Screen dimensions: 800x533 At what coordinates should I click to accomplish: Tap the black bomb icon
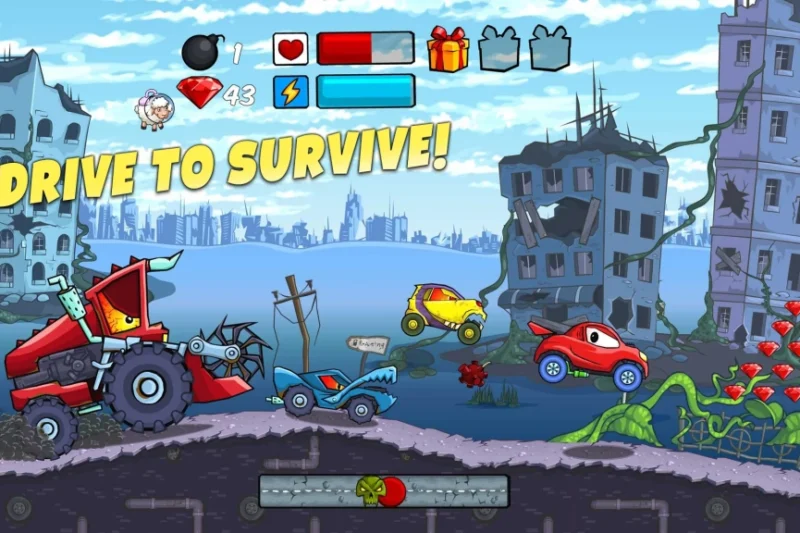tap(201, 50)
